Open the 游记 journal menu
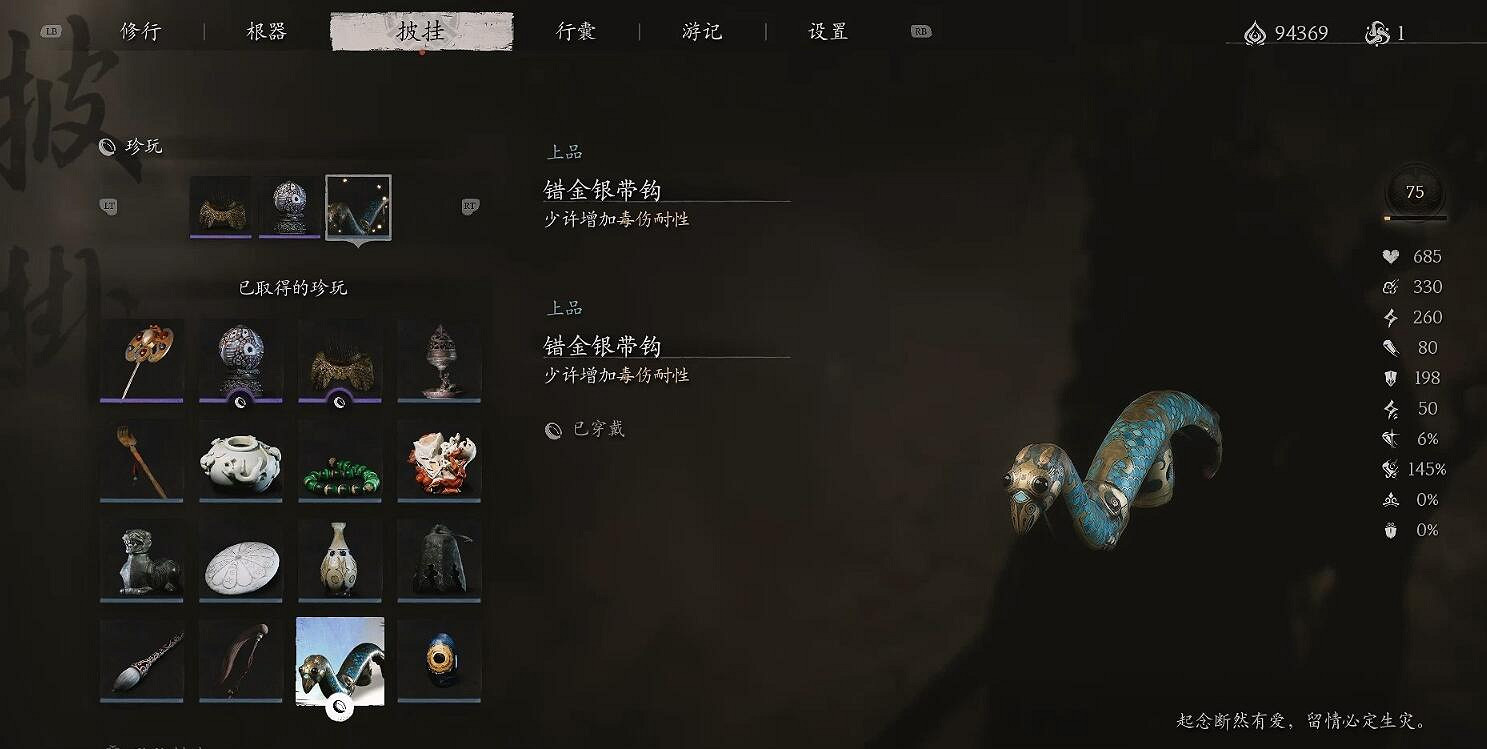 pos(702,31)
